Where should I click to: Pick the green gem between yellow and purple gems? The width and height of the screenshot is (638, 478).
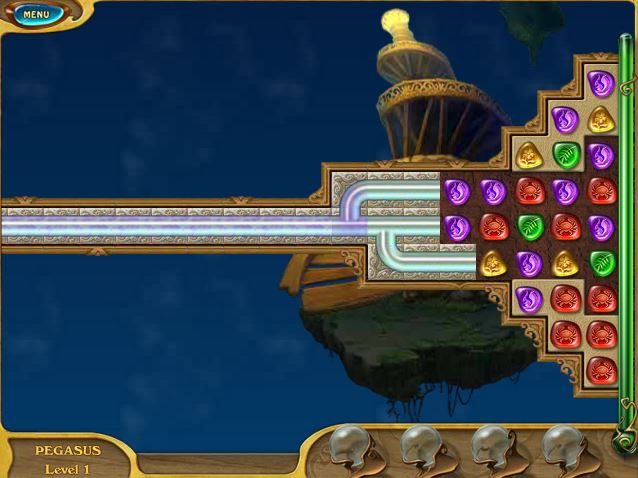pos(565,155)
